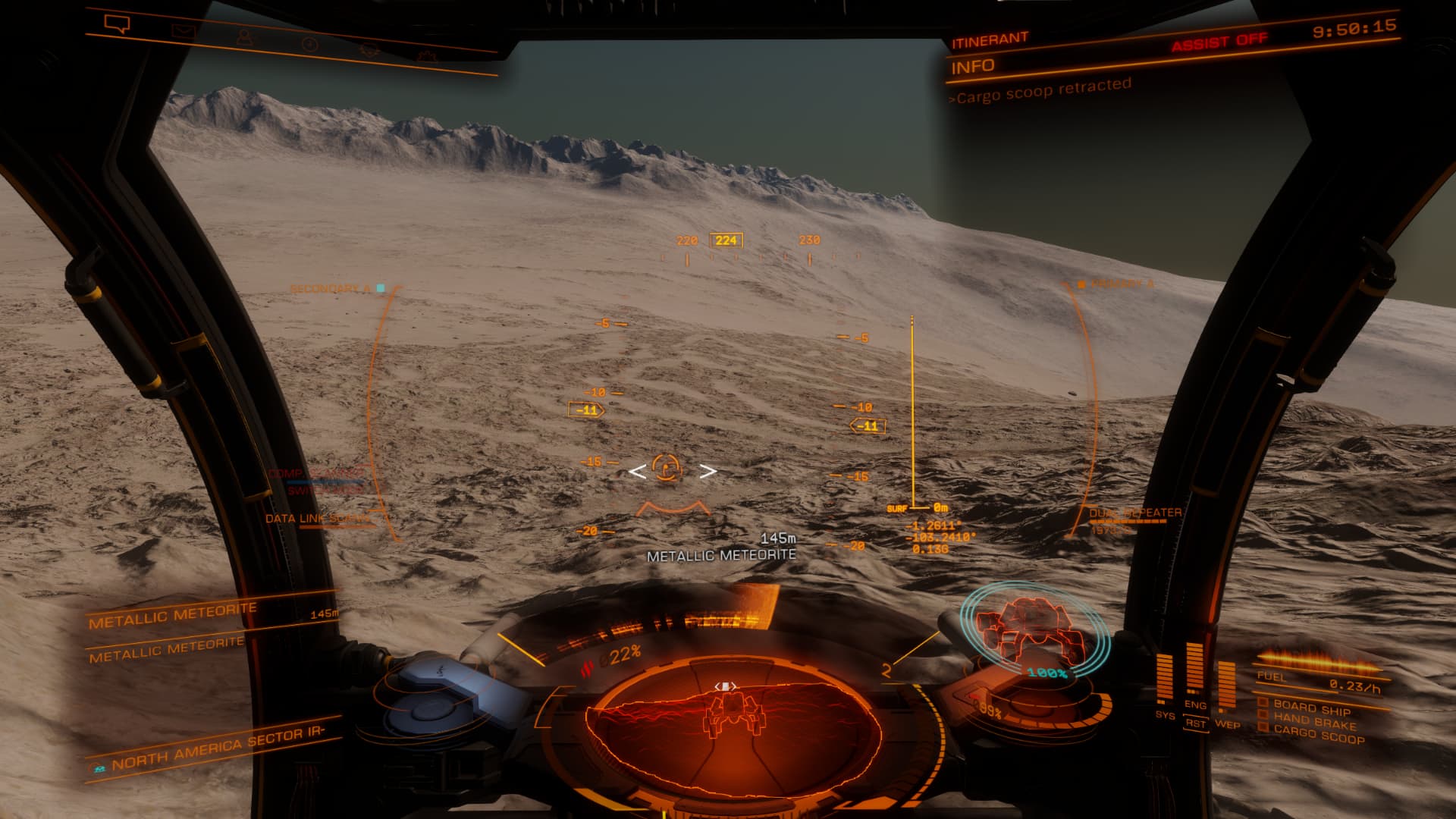Click the central SRV radar scanner
The image size is (1456, 819).
[733, 726]
